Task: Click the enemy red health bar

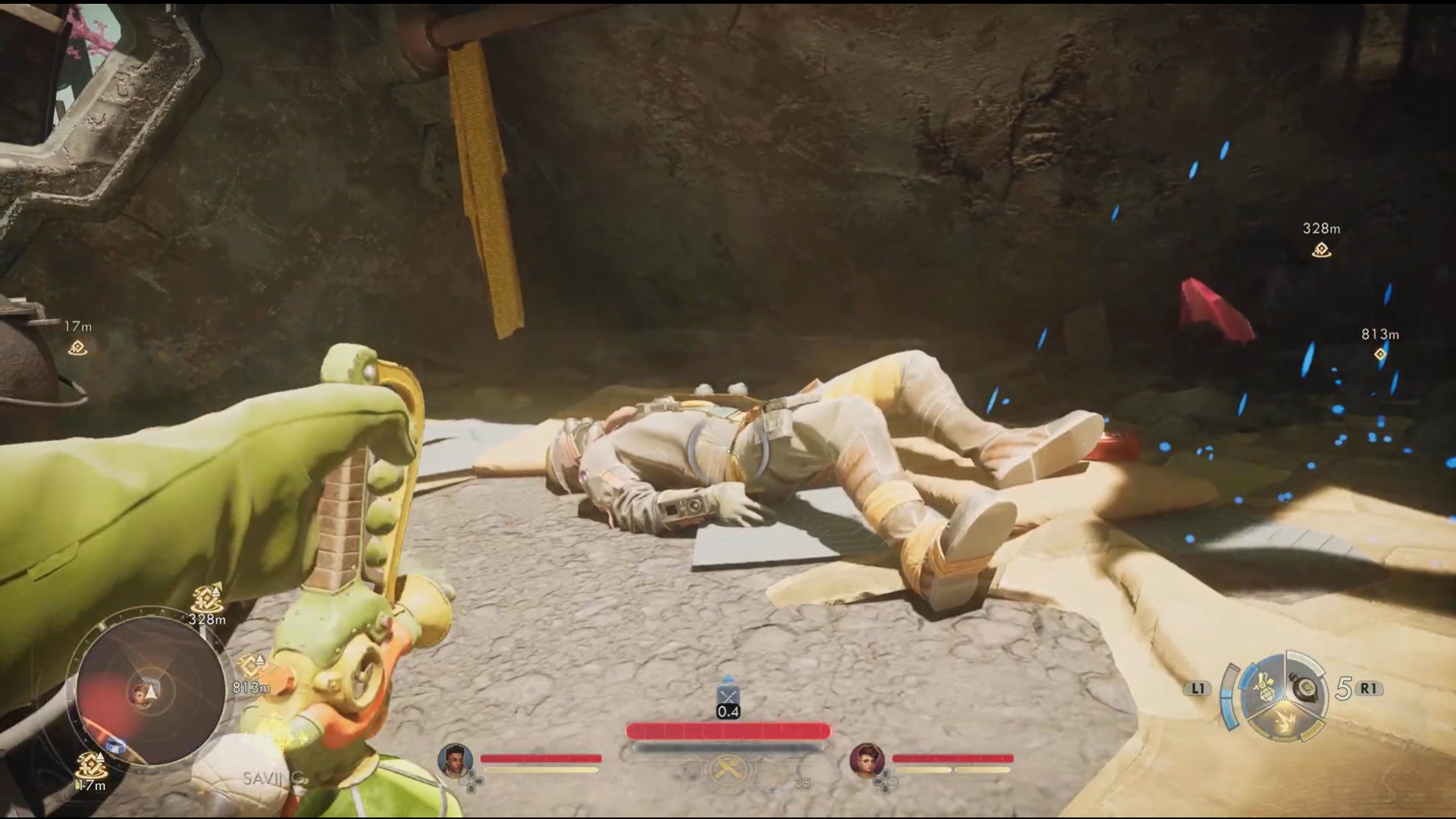Action: 726,730
